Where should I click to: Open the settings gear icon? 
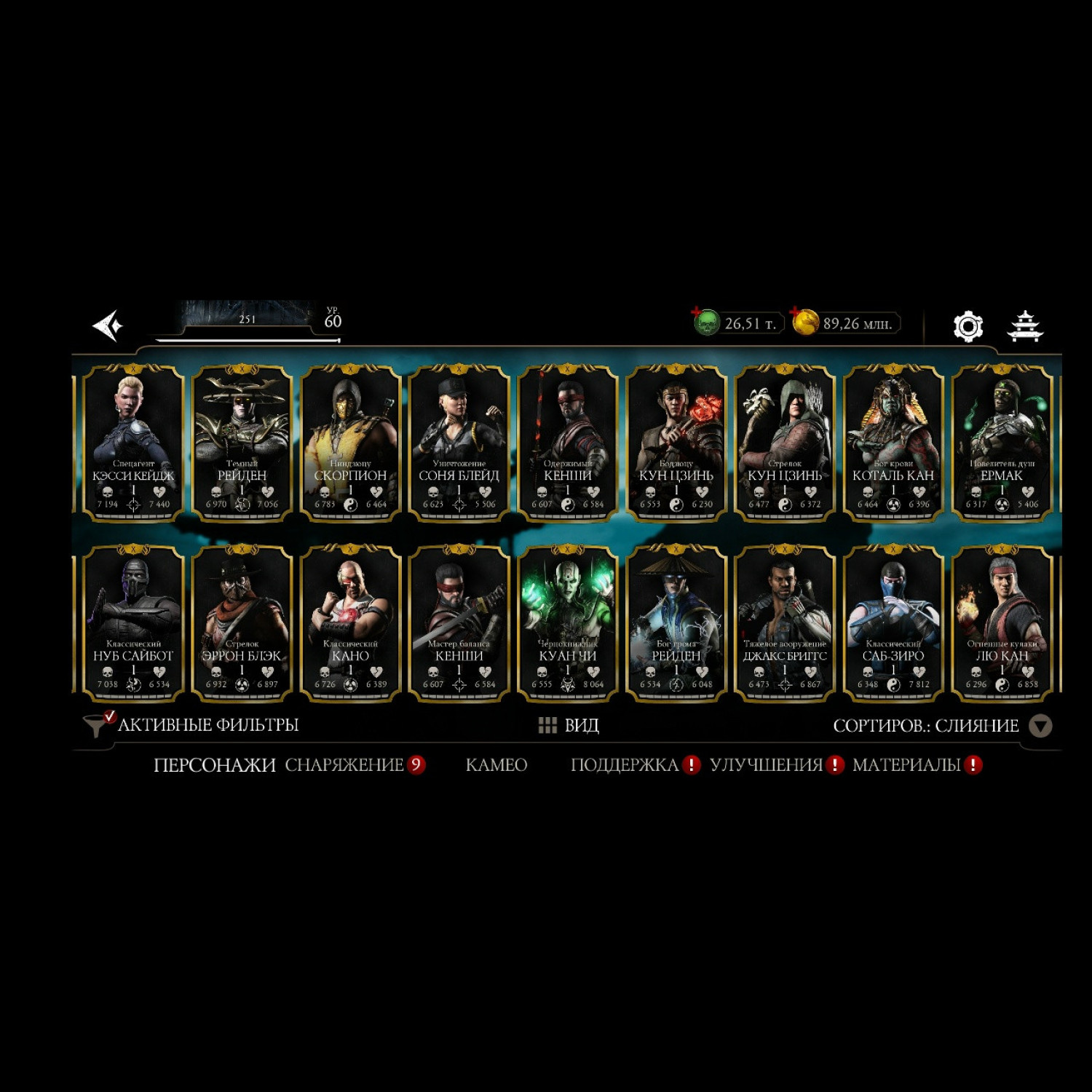coord(968,326)
